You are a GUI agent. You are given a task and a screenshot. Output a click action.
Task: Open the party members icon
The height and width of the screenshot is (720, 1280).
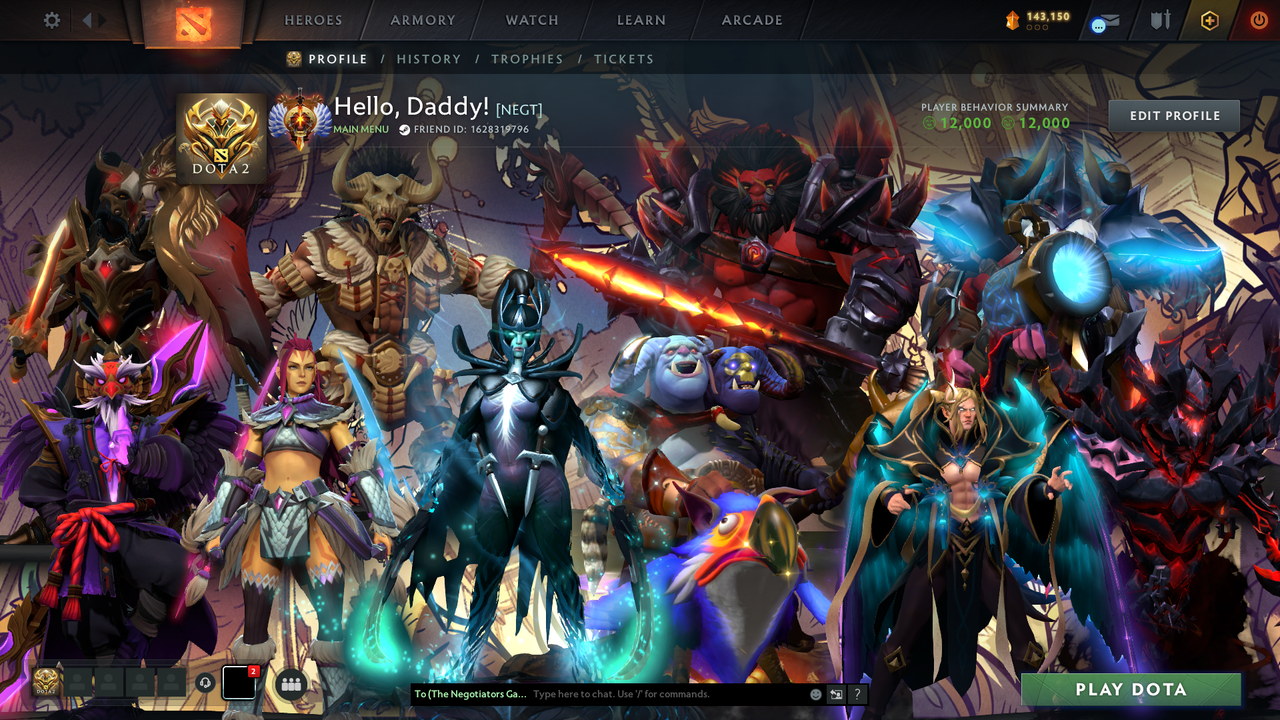(x=289, y=682)
